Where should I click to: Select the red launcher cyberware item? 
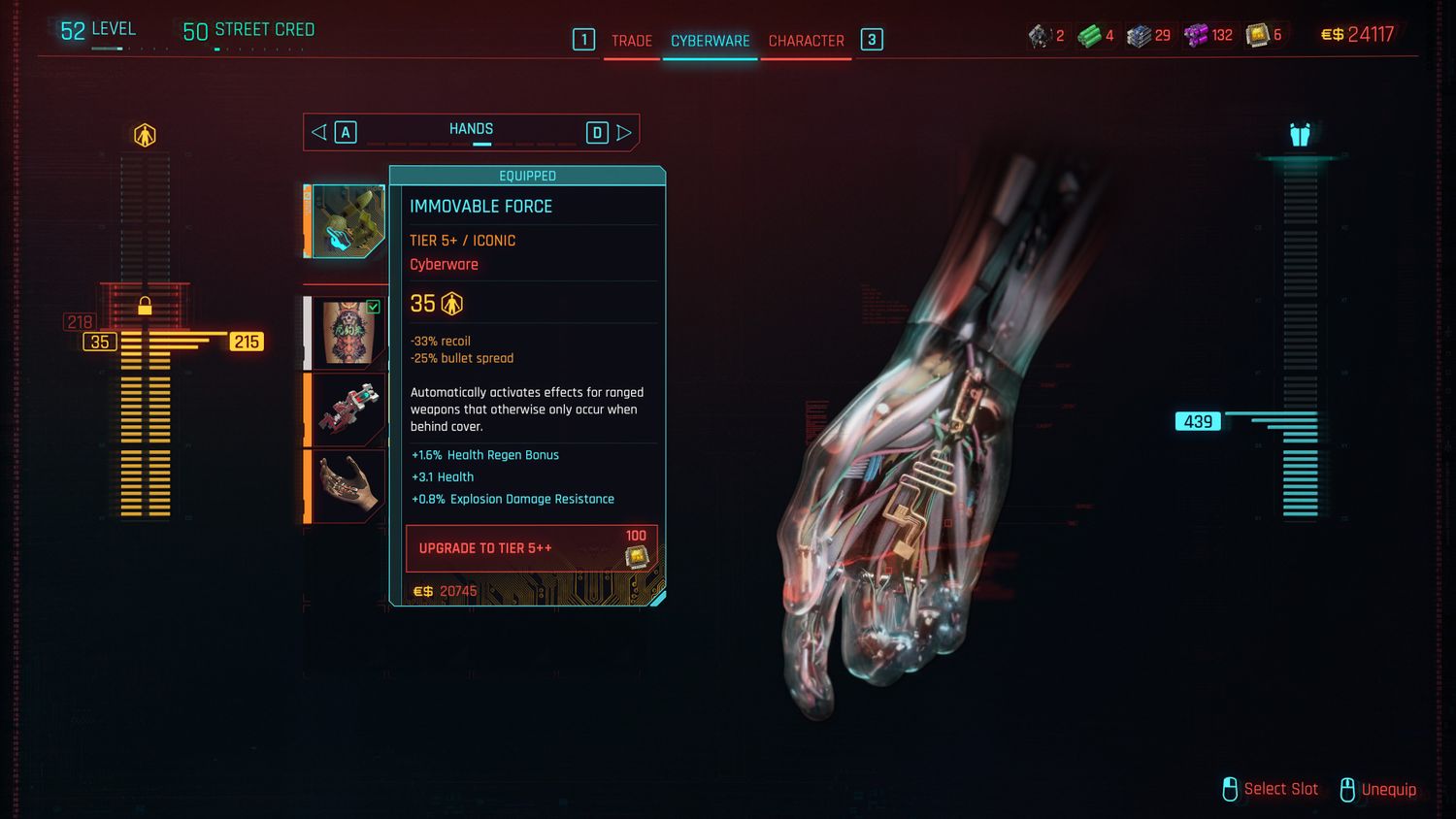[x=347, y=409]
